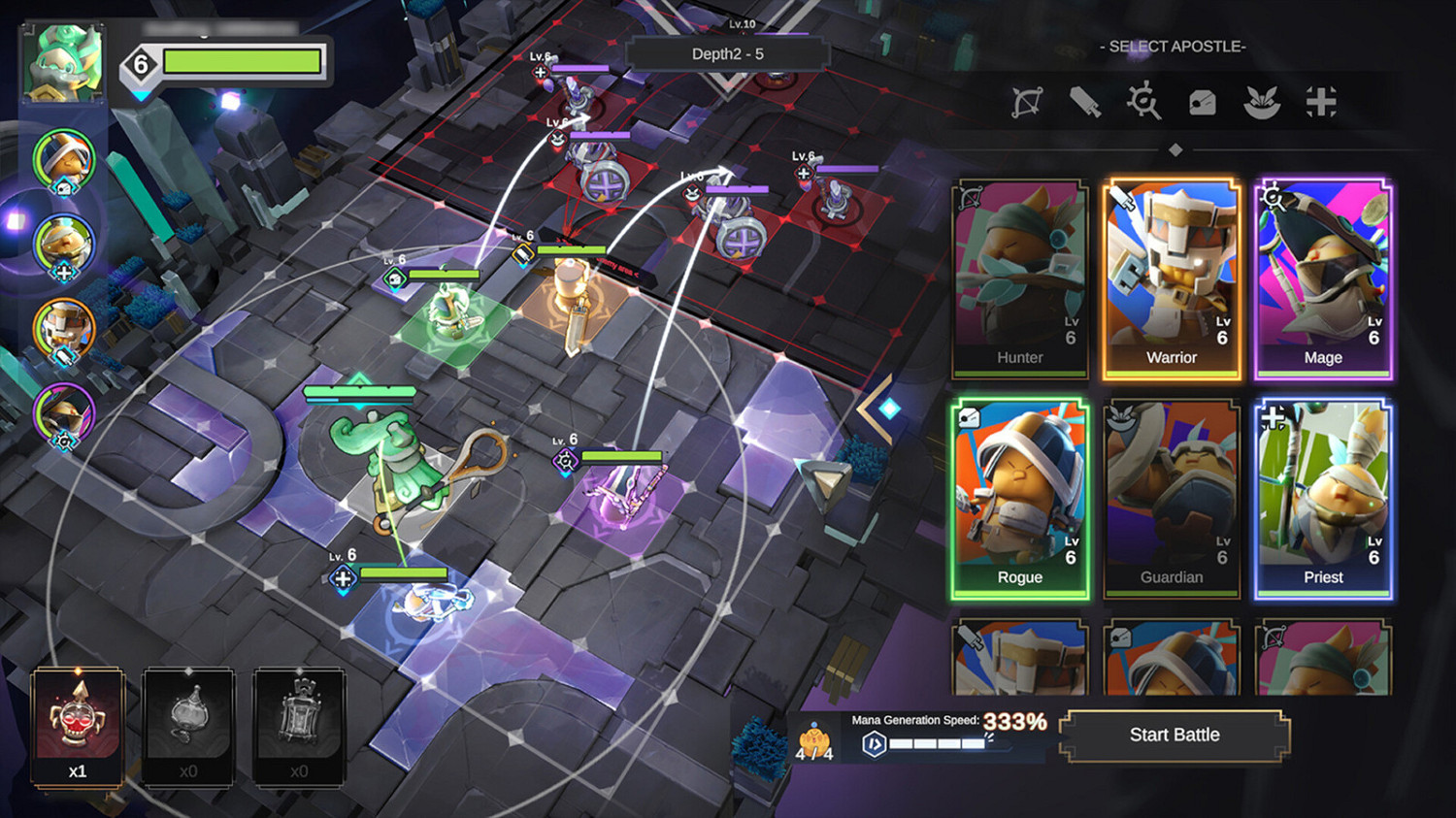Click the diamond marker under SELECT APOSTLE
This screenshot has height=818, width=1456.
(x=1176, y=147)
